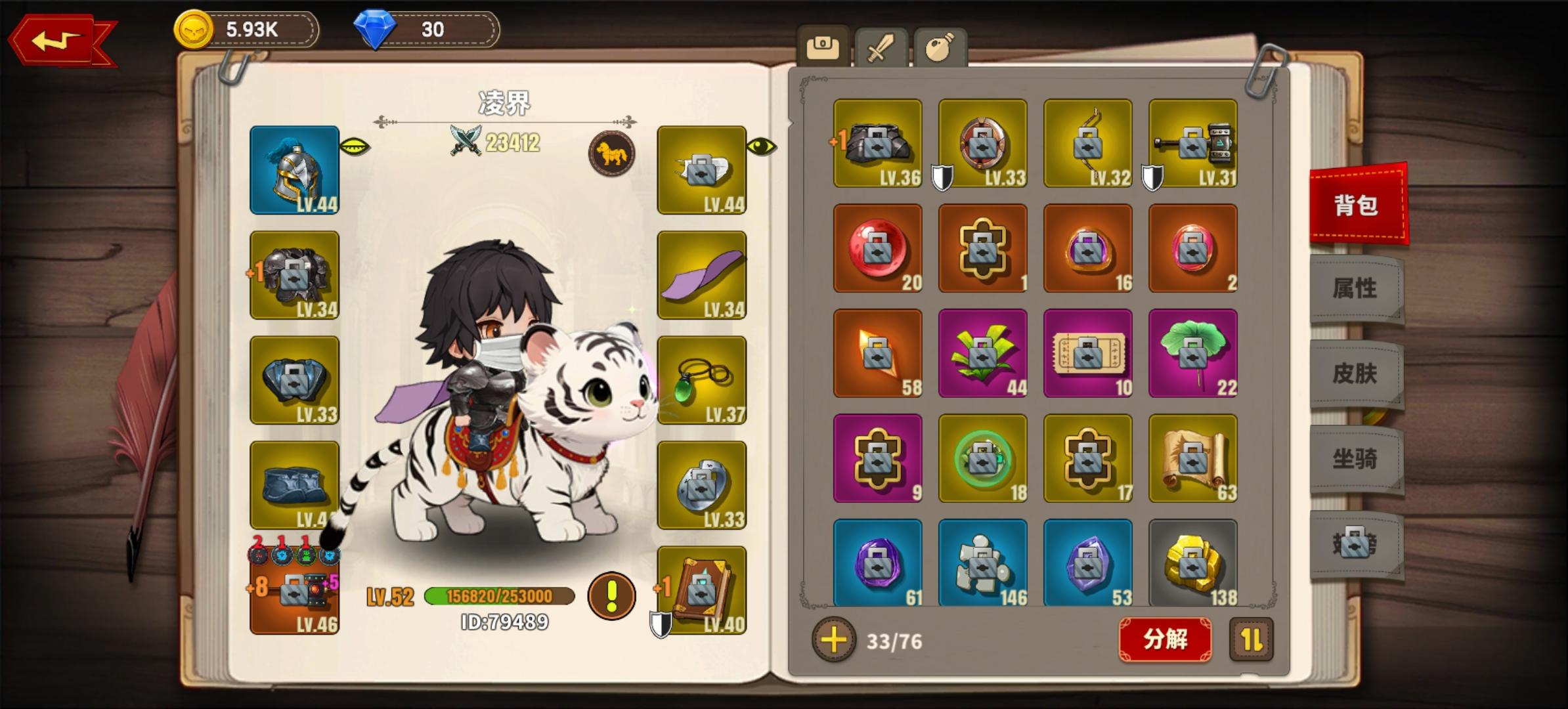Open the equipped LV.40 tome slot
1568x709 pixels.
coord(702,590)
